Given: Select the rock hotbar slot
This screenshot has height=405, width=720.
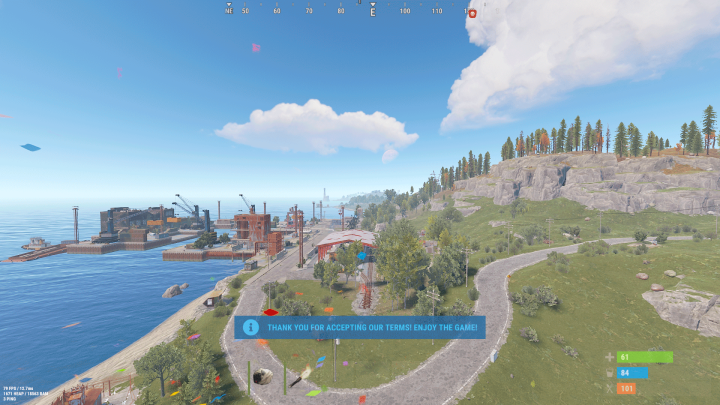Looking at the screenshot, I should pos(265,377).
